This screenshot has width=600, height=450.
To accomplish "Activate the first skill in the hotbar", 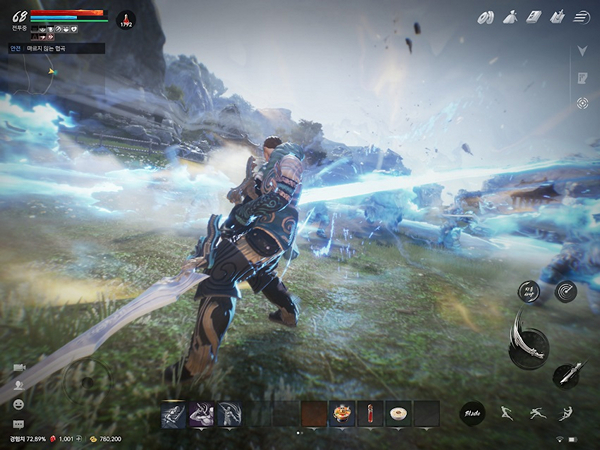I will pos(173,413).
